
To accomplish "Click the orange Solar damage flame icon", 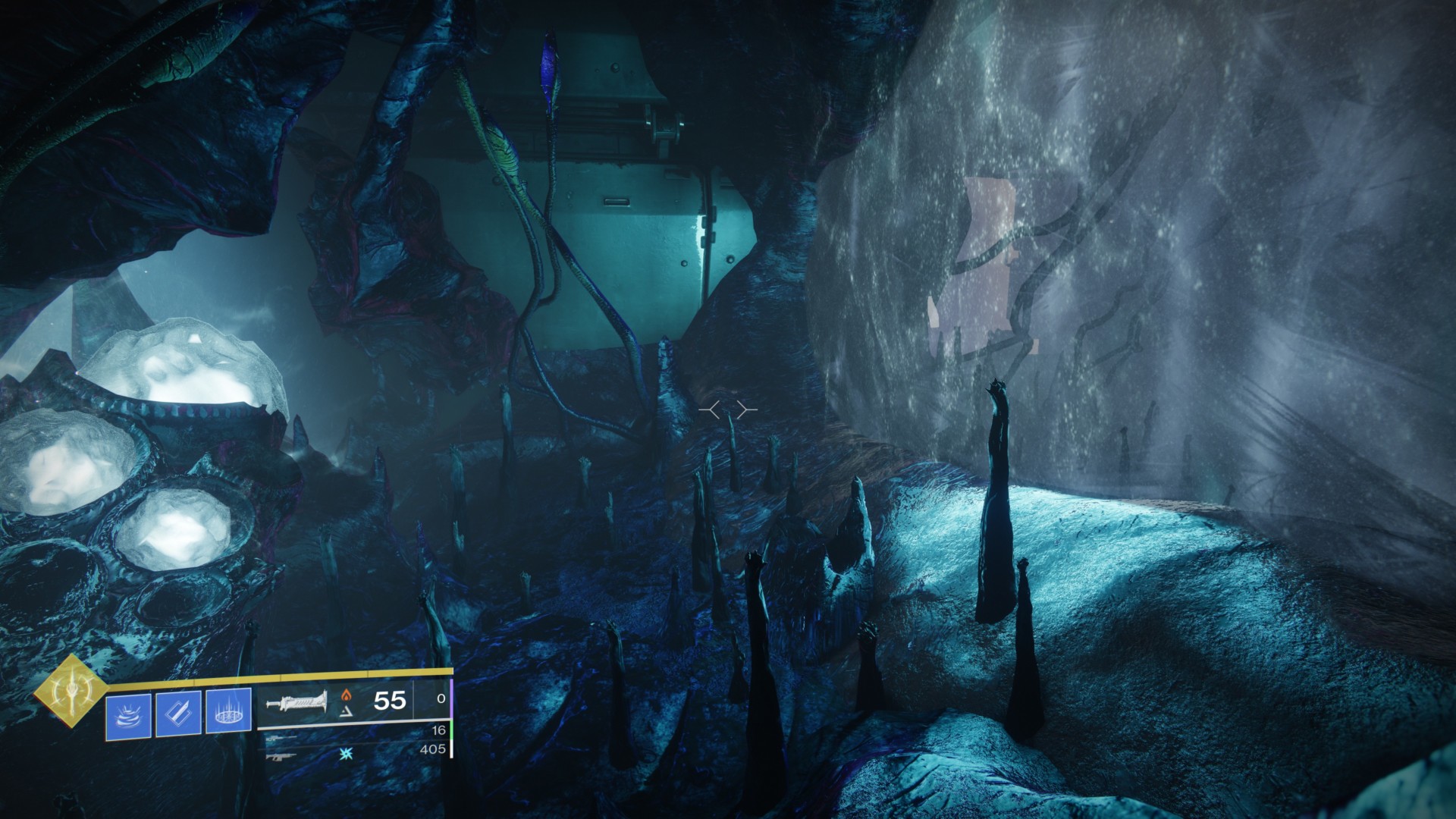I will (x=345, y=695).
